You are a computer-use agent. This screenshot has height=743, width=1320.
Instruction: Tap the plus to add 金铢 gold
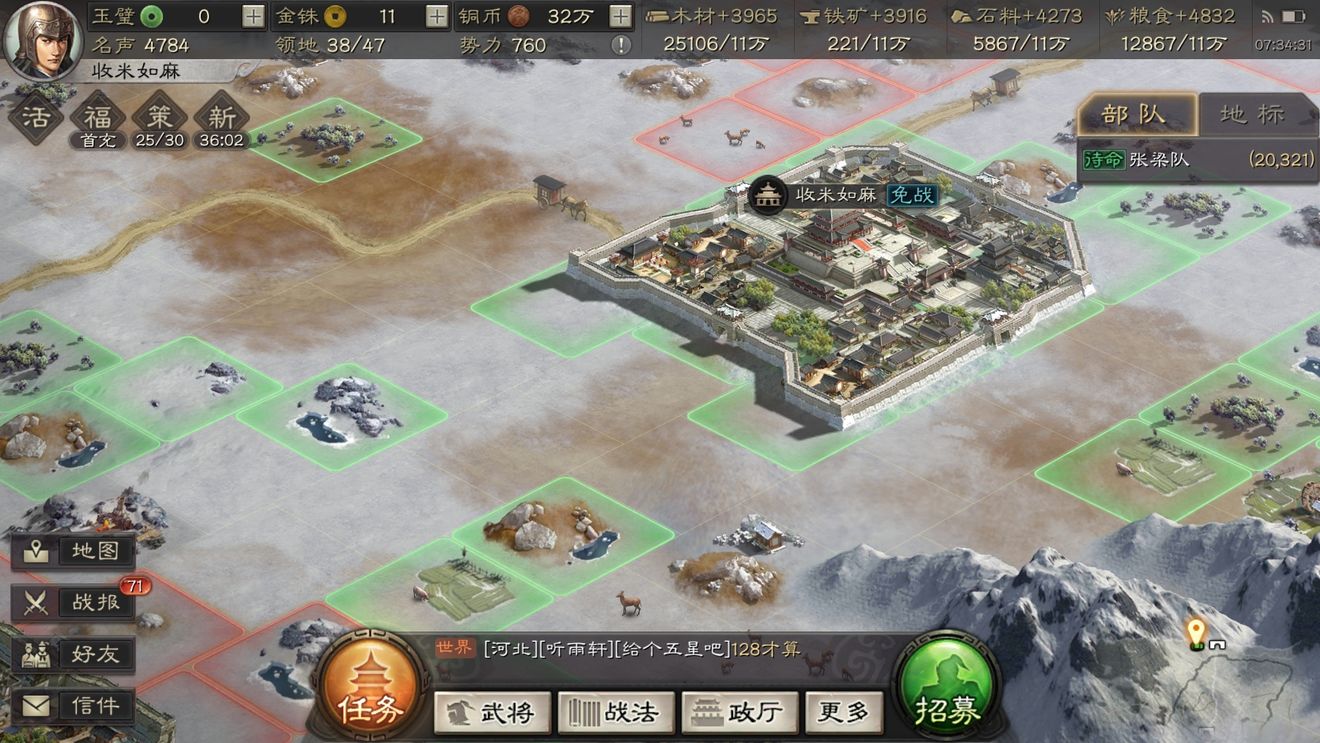pos(438,16)
